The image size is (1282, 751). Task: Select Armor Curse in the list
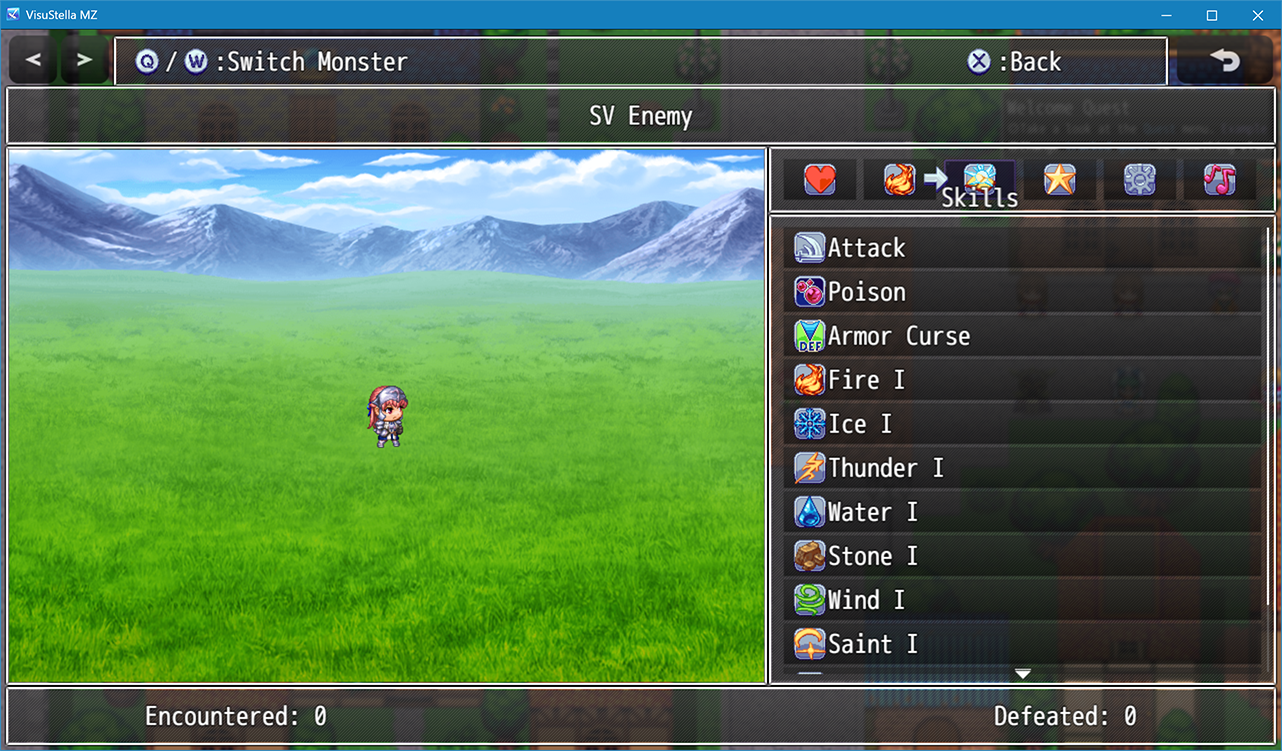click(x=1020, y=336)
